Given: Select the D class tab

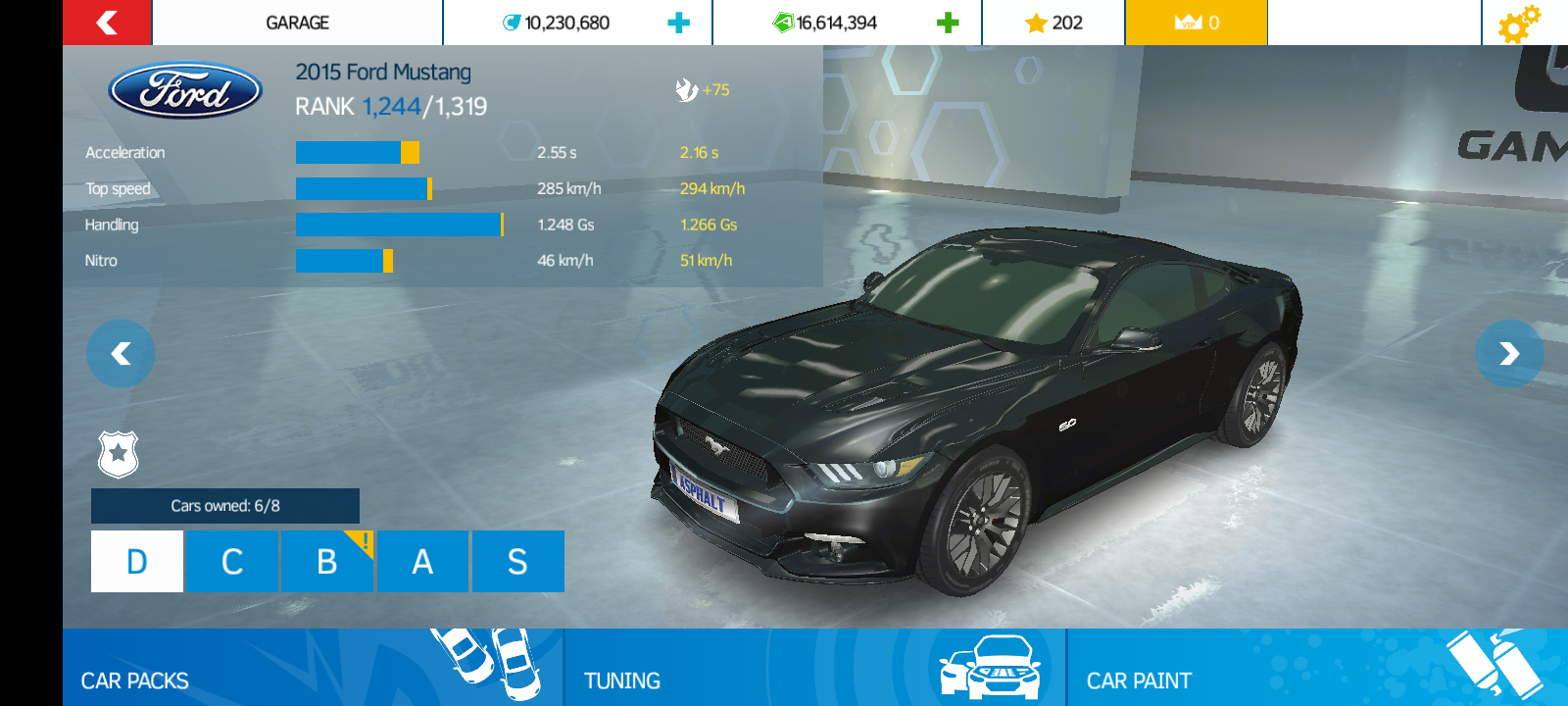Looking at the screenshot, I should [x=135, y=561].
